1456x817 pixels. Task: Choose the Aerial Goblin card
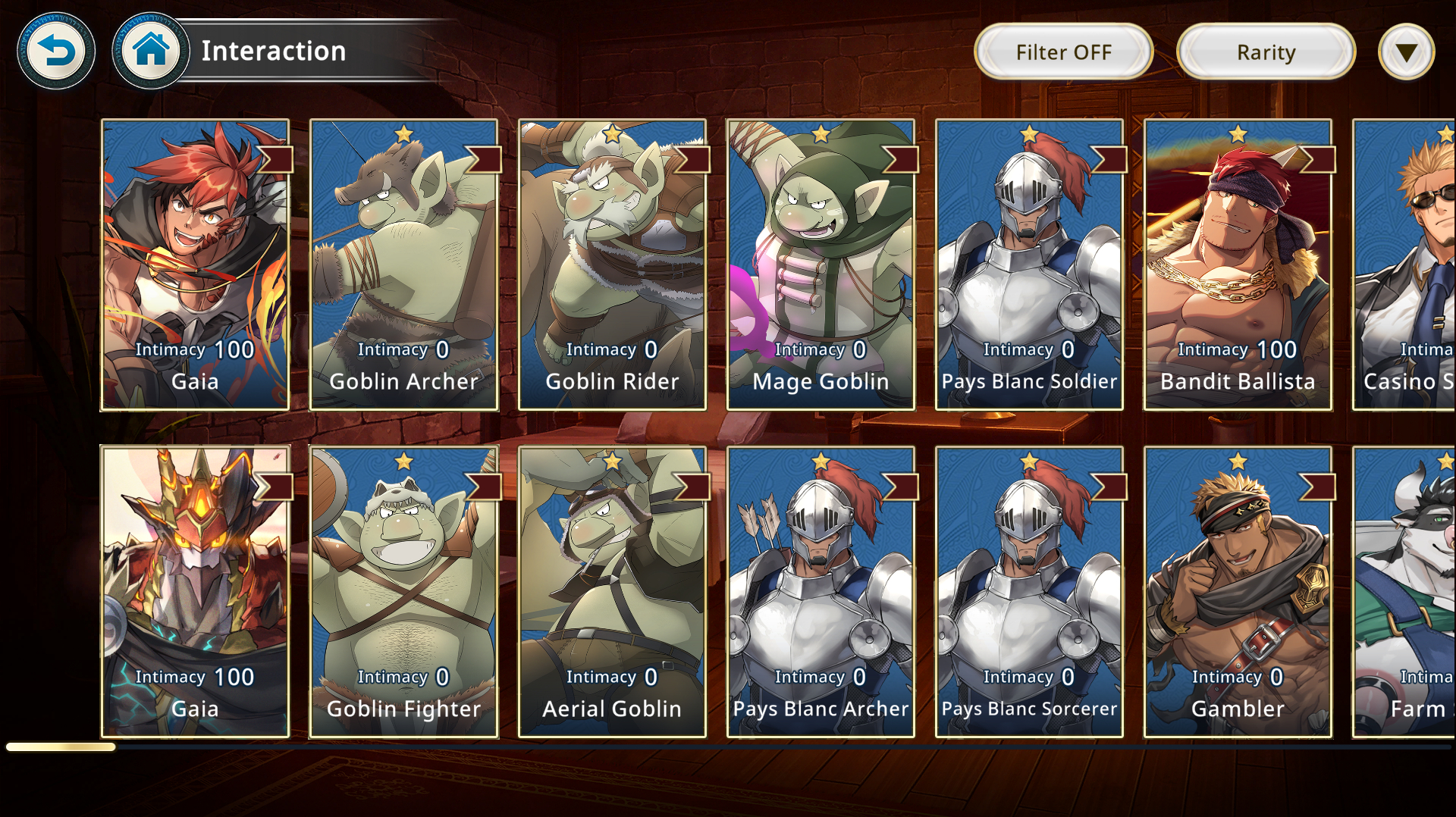[x=612, y=592]
